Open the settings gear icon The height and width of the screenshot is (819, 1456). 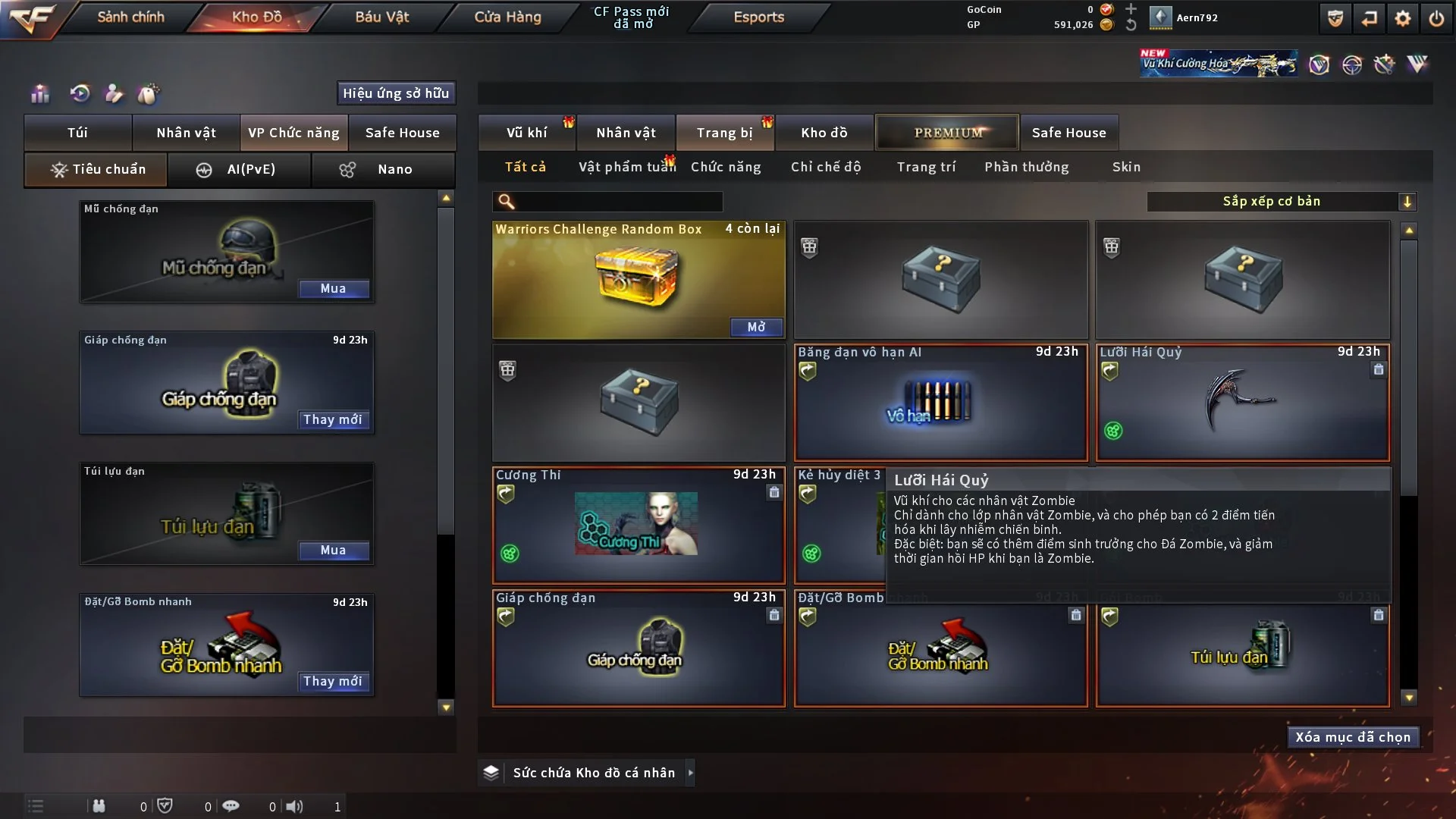pyautogui.click(x=1402, y=18)
